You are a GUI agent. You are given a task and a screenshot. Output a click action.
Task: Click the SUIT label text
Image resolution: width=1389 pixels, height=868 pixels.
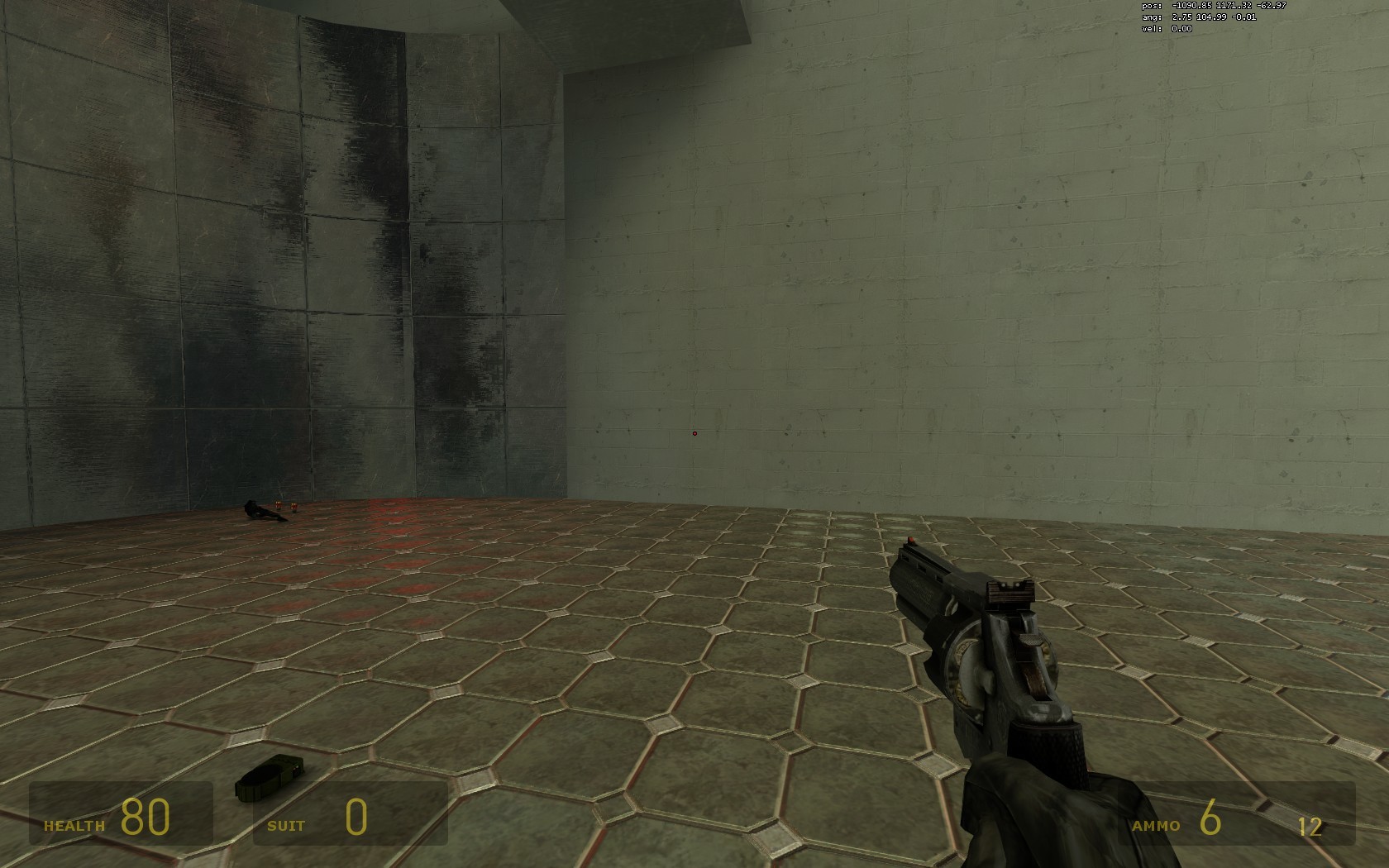click(x=287, y=825)
